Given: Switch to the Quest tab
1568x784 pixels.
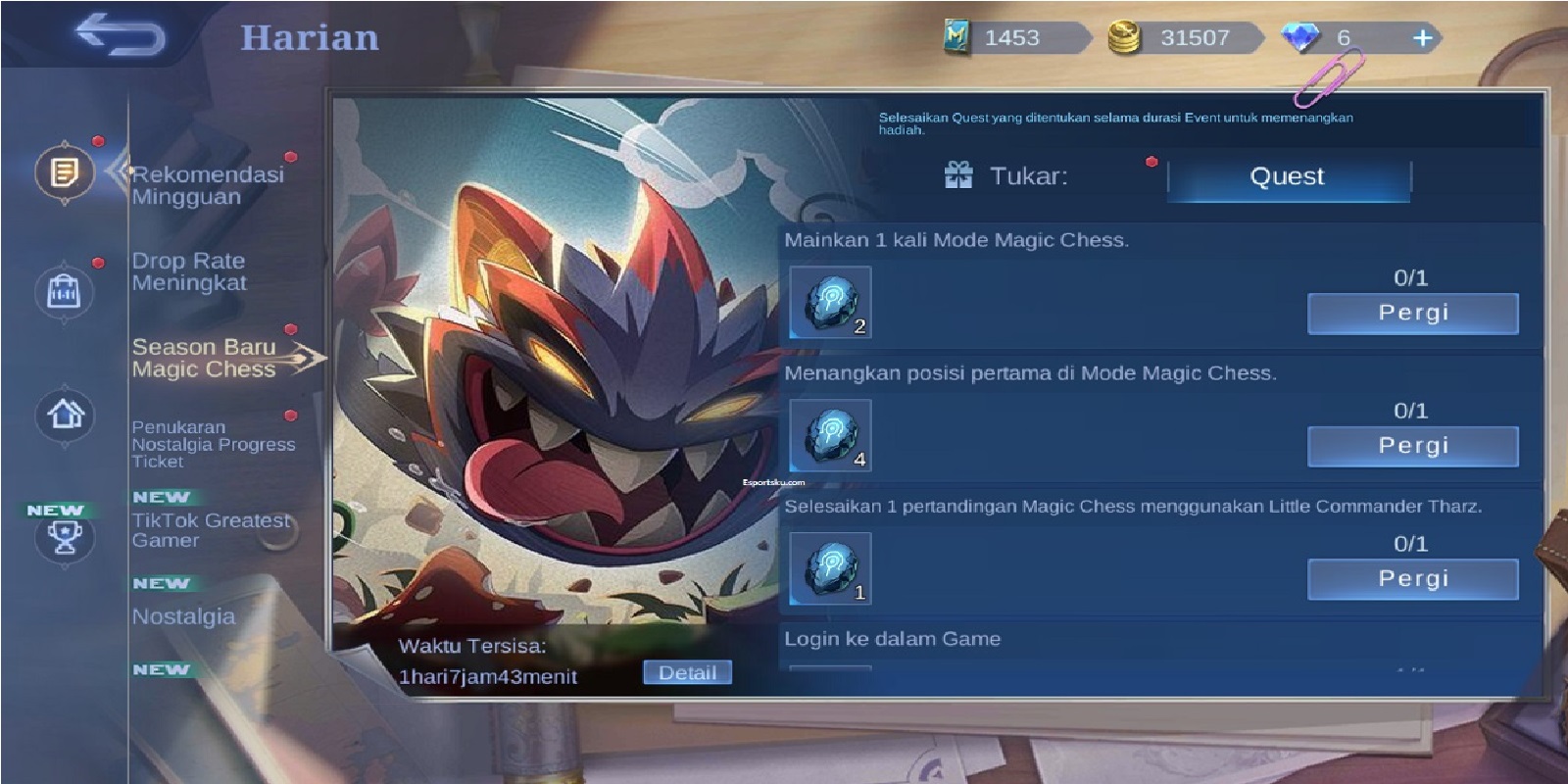Looking at the screenshot, I should 1287,177.
